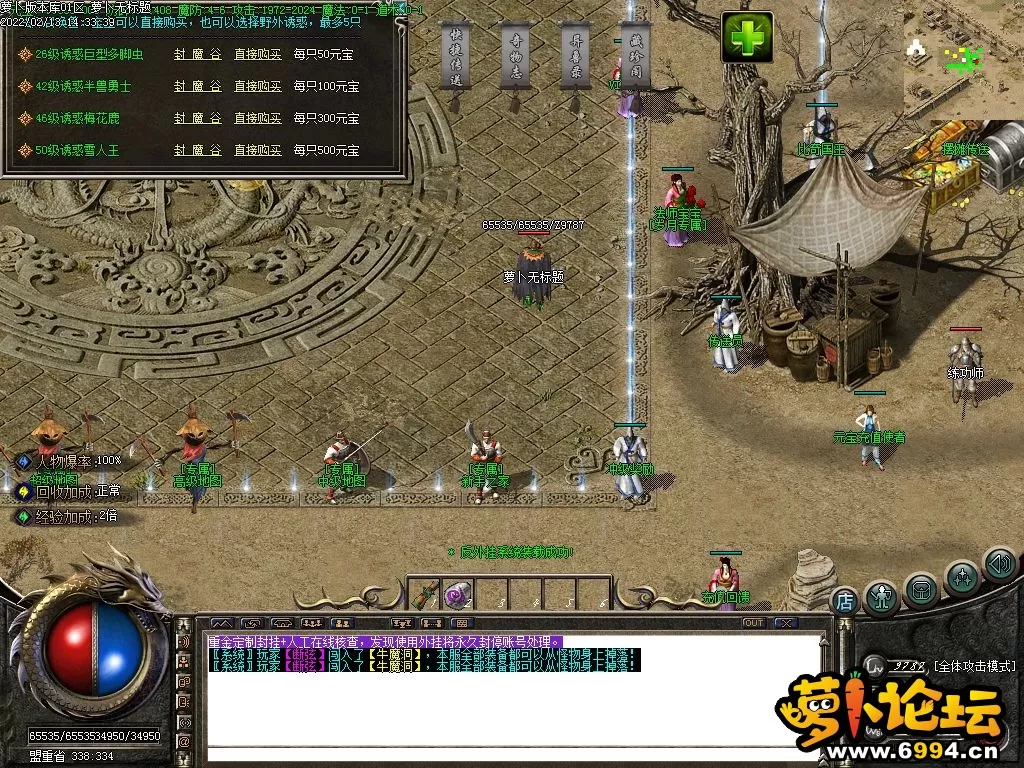Image resolution: width=1024 pixels, height=768 pixels.
Task: Click the OUT button on chat bar
Action: coord(753,623)
